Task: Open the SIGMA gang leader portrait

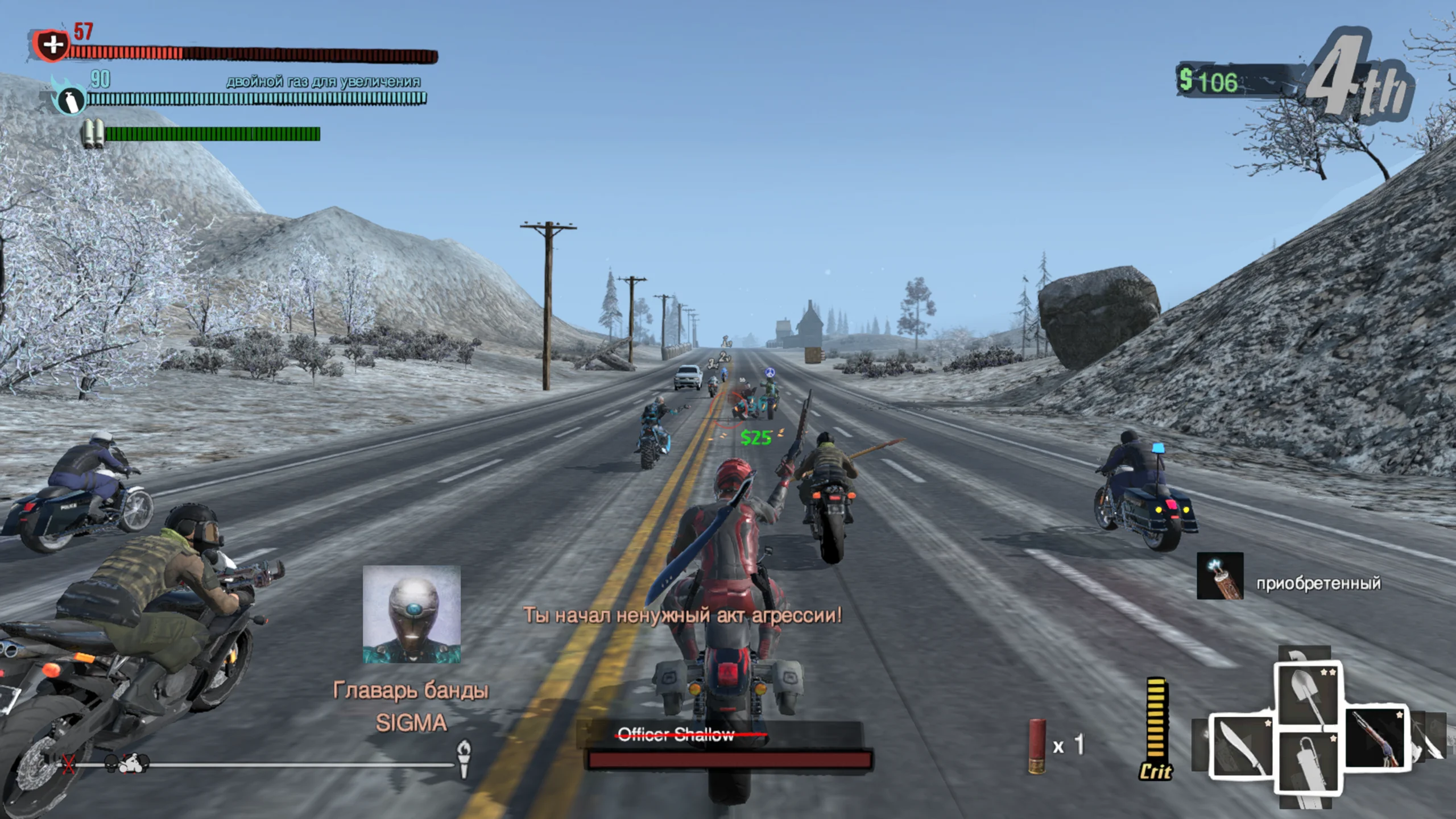Action: click(412, 614)
